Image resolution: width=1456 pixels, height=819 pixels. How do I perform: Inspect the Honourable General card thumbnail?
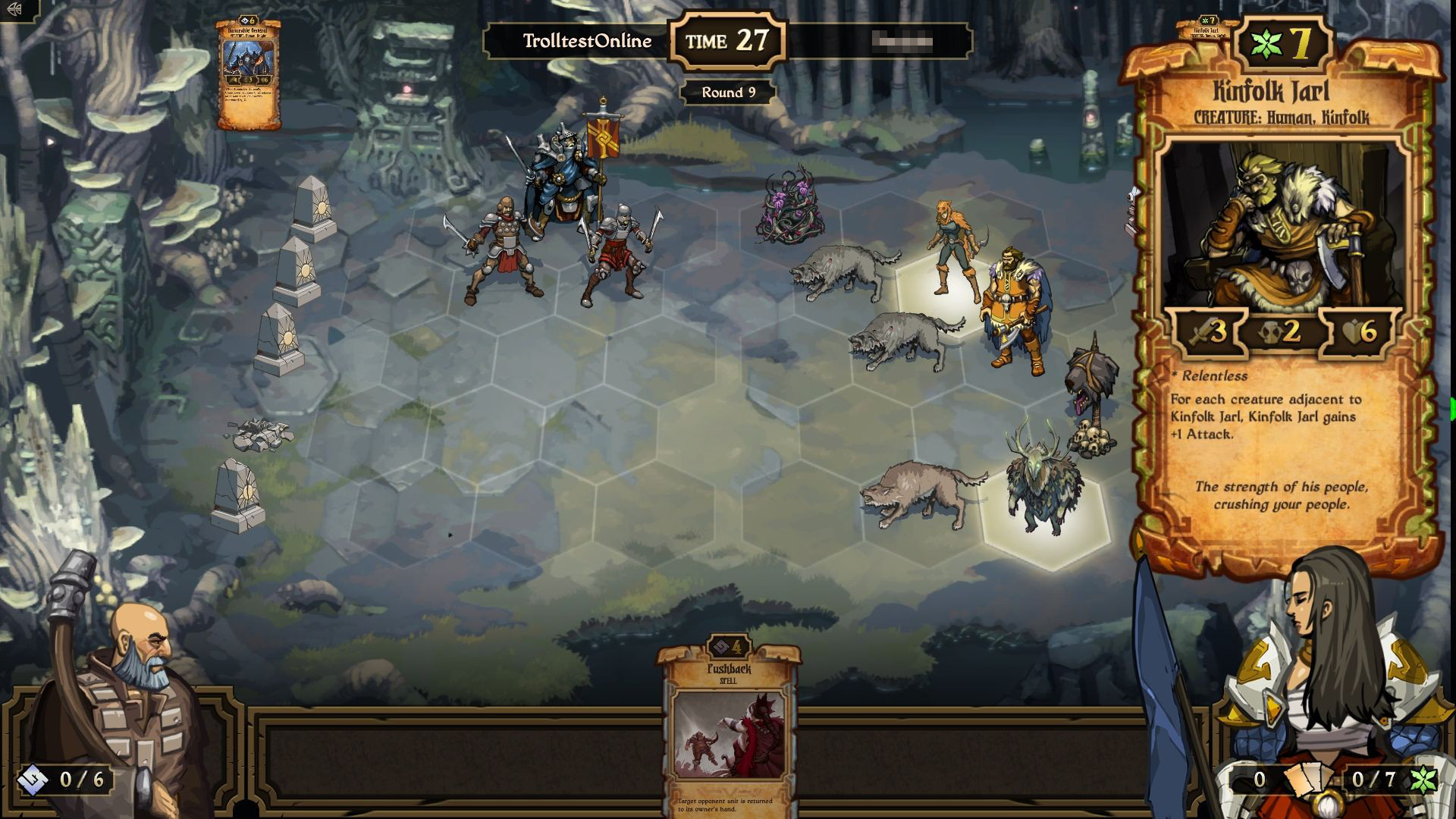(249, 74)
